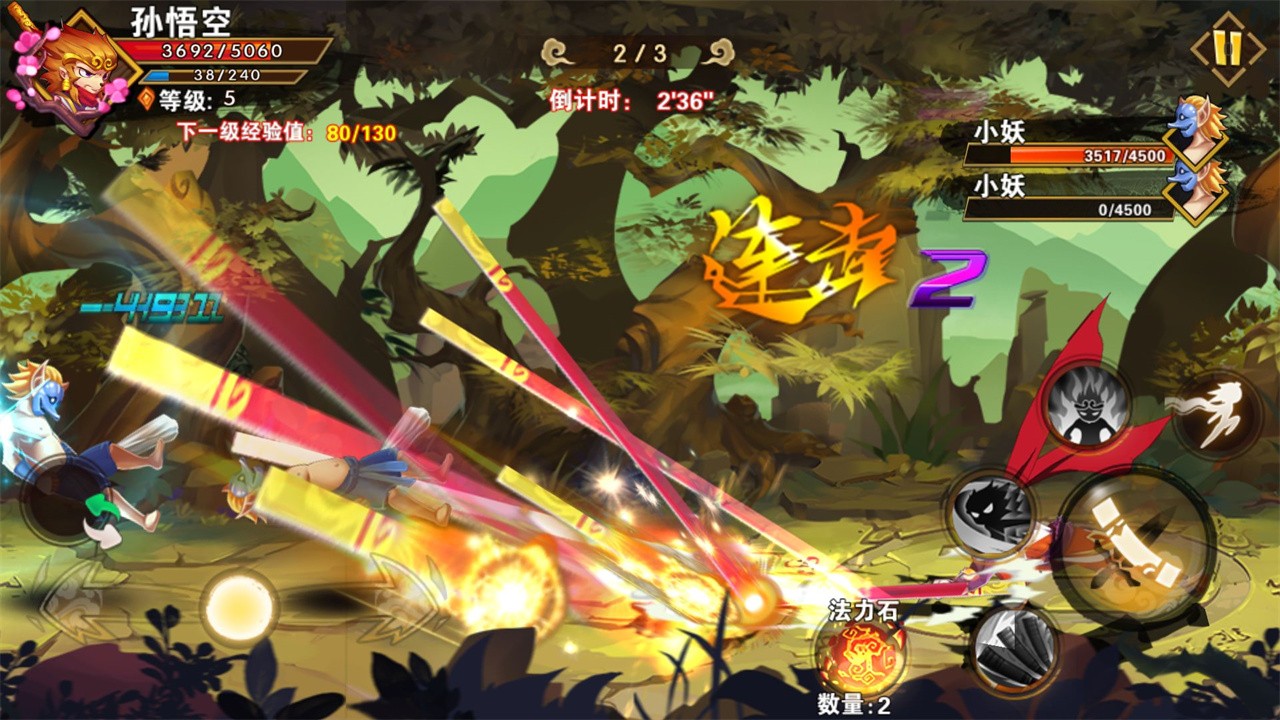Pause the game with the top-right button
This screenshot has height=720, width=1280.
pos(1227,48)
